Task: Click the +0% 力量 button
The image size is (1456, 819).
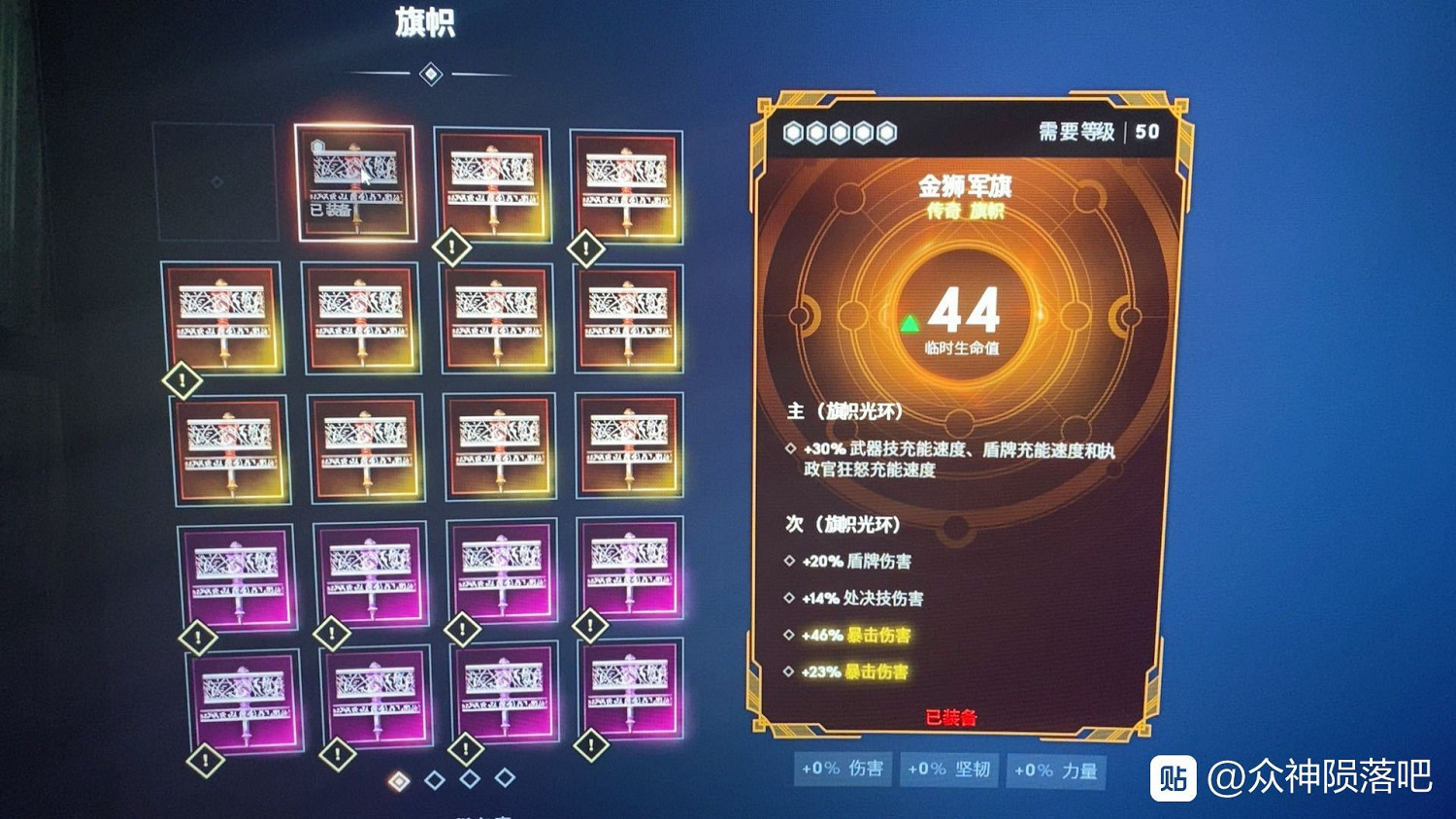Action: click(x=1054, y=770)
